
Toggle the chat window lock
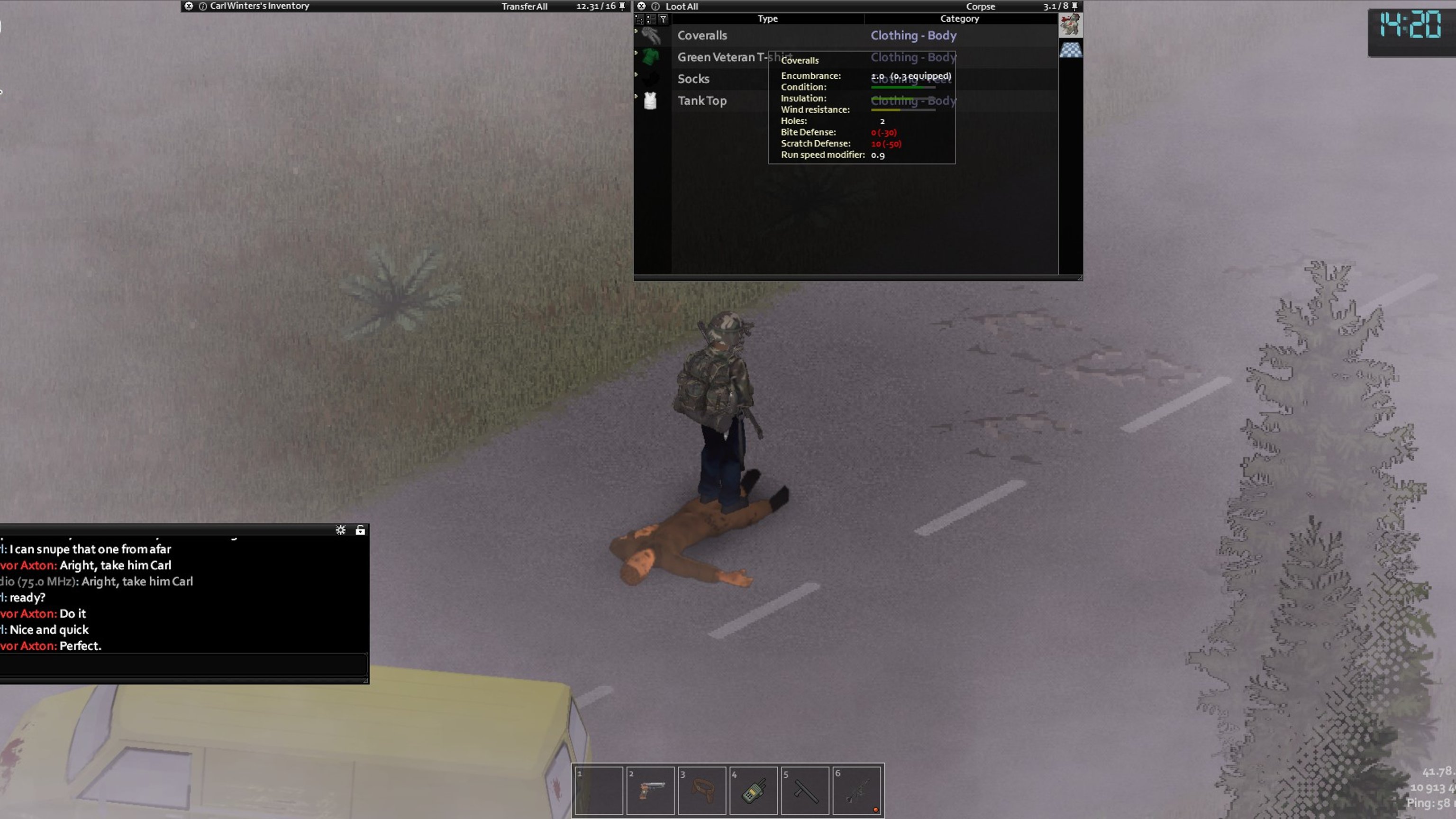(x=360, y=529)
